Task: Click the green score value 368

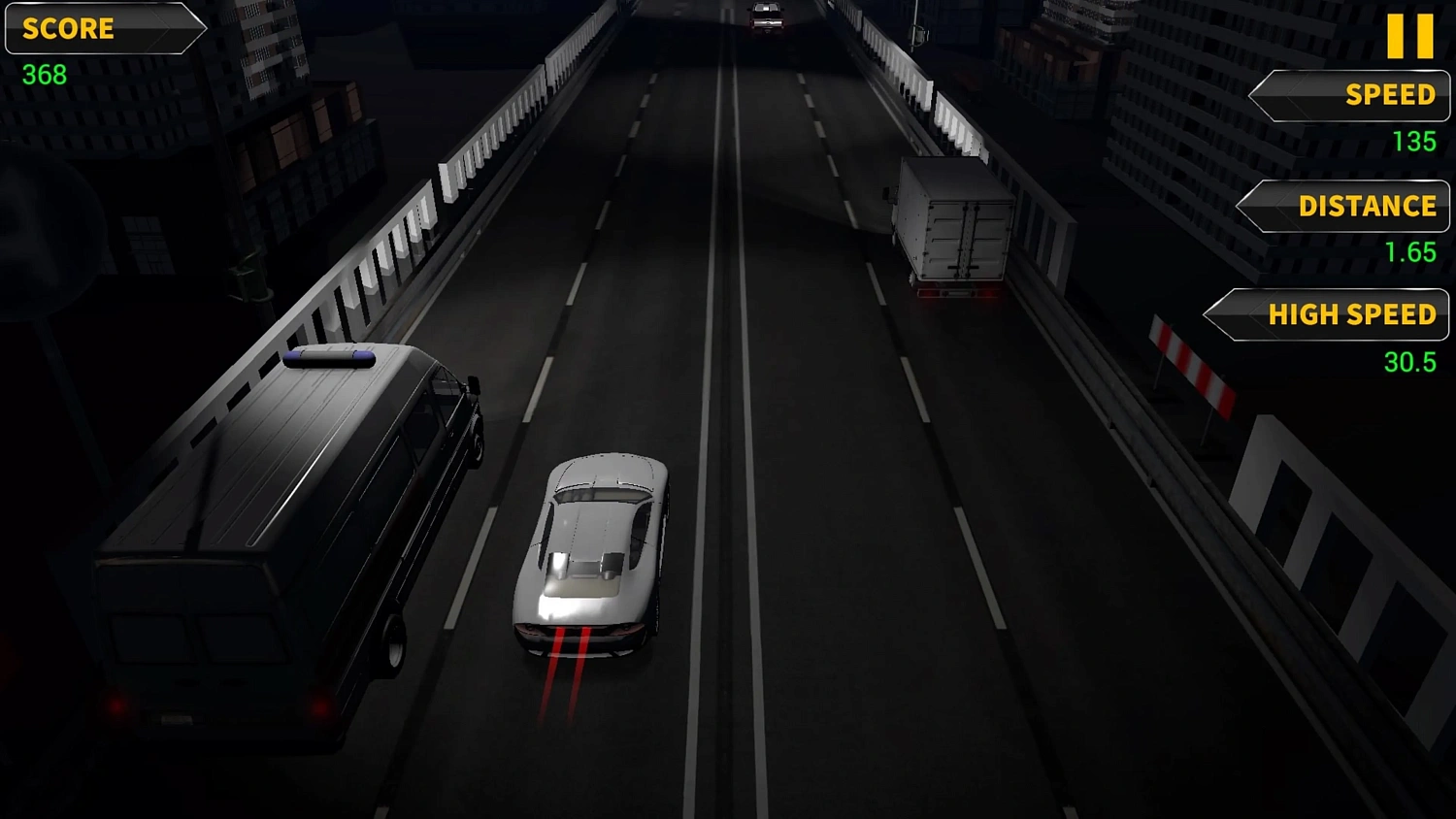Action: (x=44, y=75)
